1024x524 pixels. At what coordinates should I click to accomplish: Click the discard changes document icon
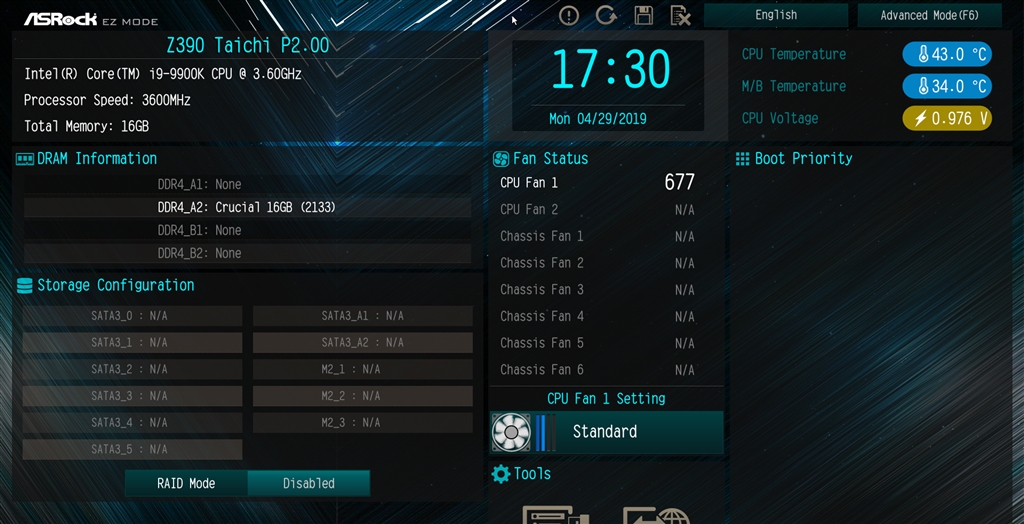coord(680,15)
